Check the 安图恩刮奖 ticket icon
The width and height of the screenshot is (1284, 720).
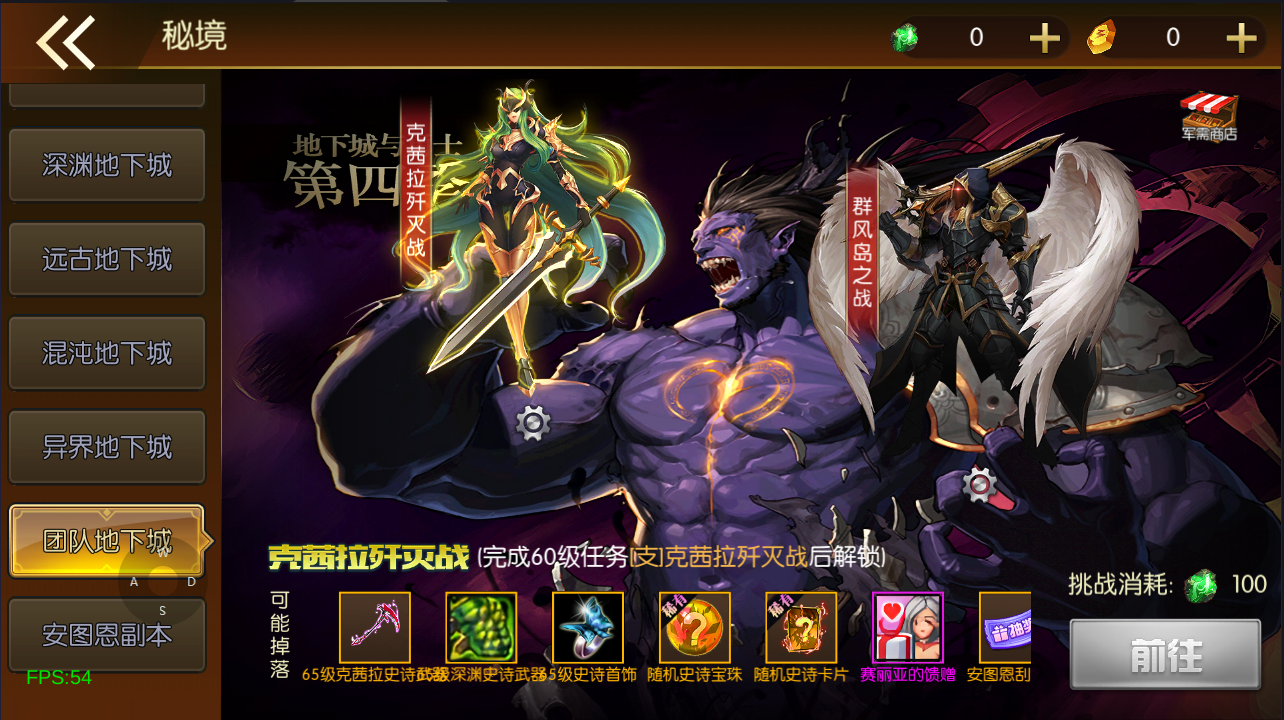click(x=1006, y=628)
